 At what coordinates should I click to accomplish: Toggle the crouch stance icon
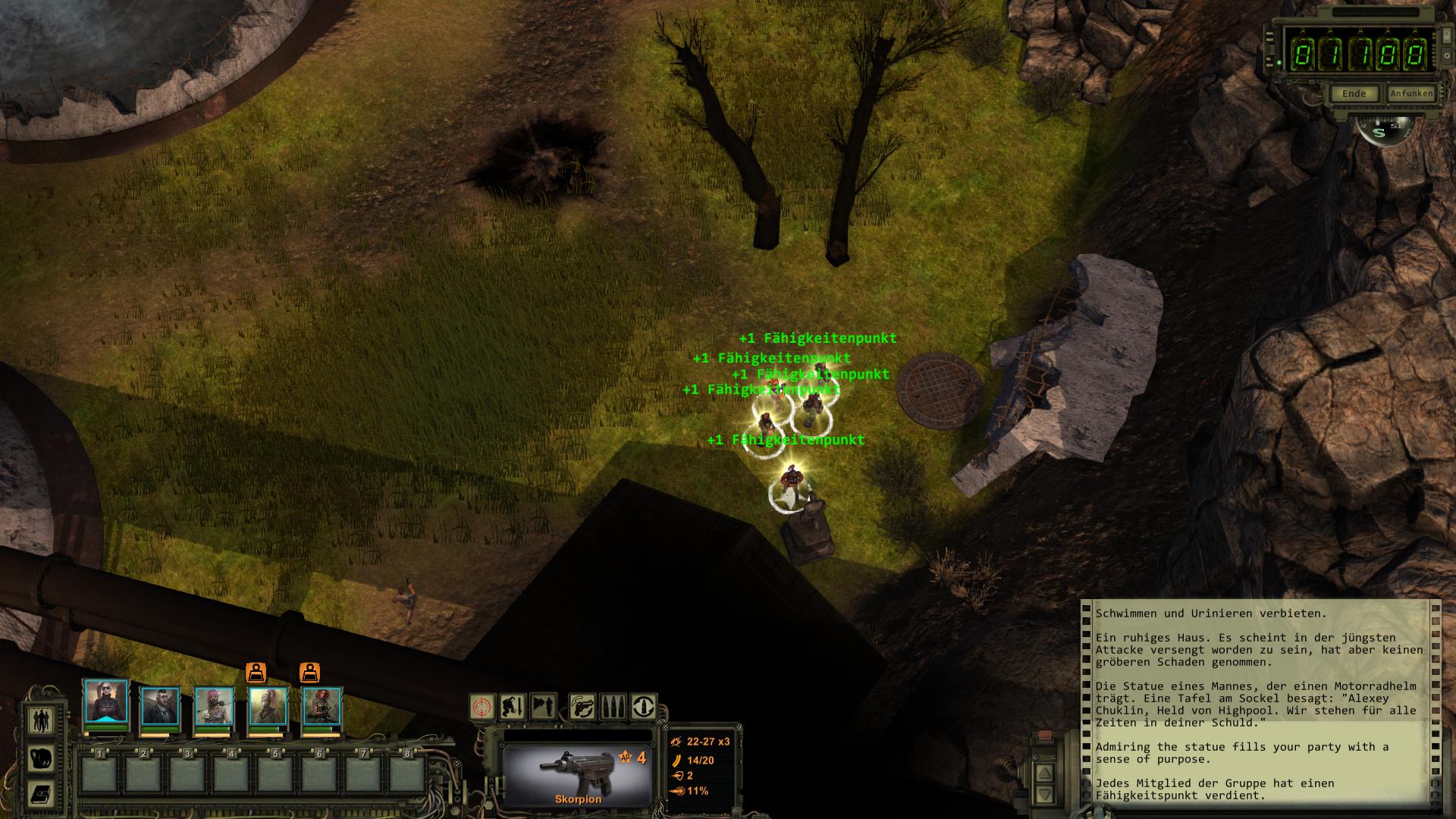click(513, 707)
